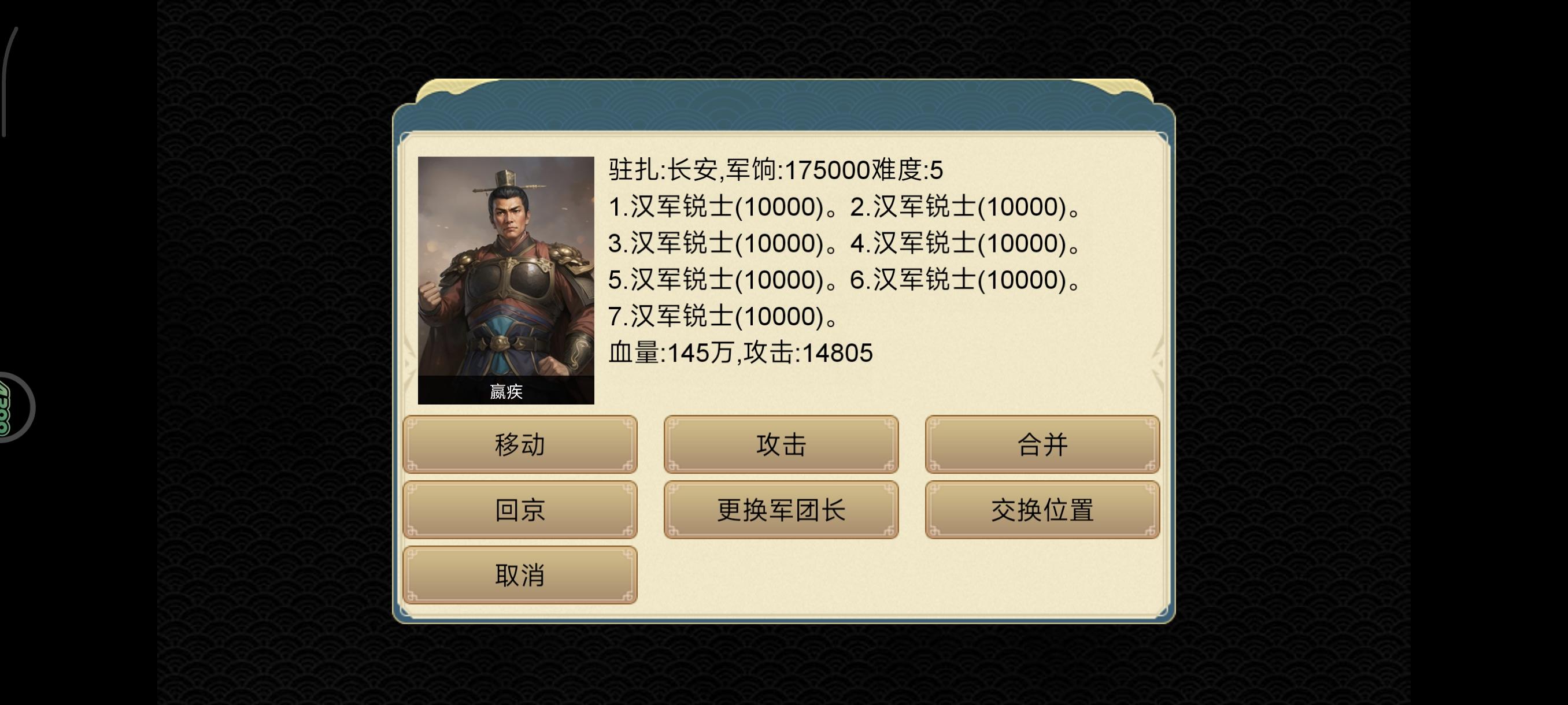Select the 移动 (Move) command

coord(520,446)
